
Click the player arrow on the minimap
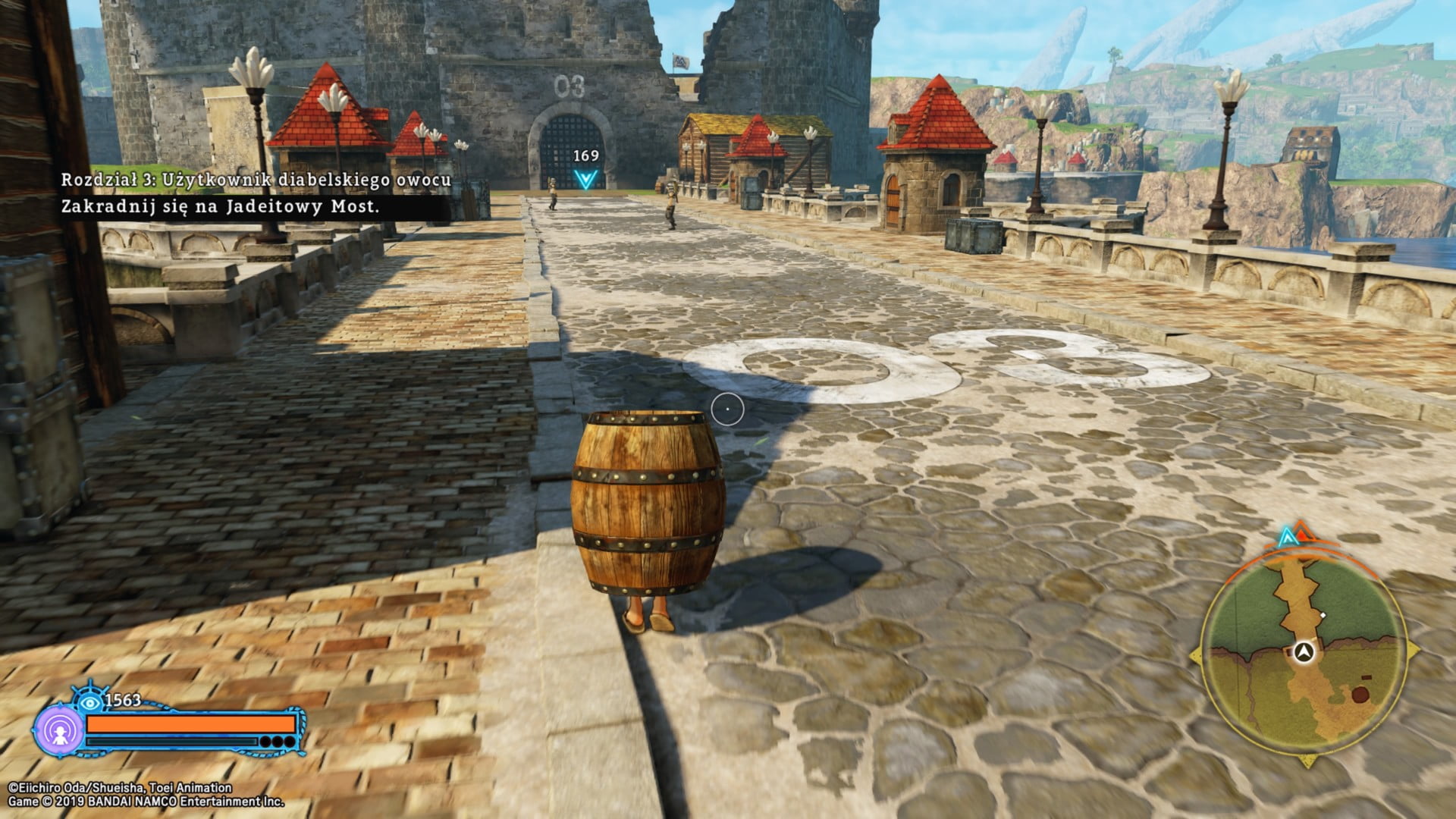1304,651
